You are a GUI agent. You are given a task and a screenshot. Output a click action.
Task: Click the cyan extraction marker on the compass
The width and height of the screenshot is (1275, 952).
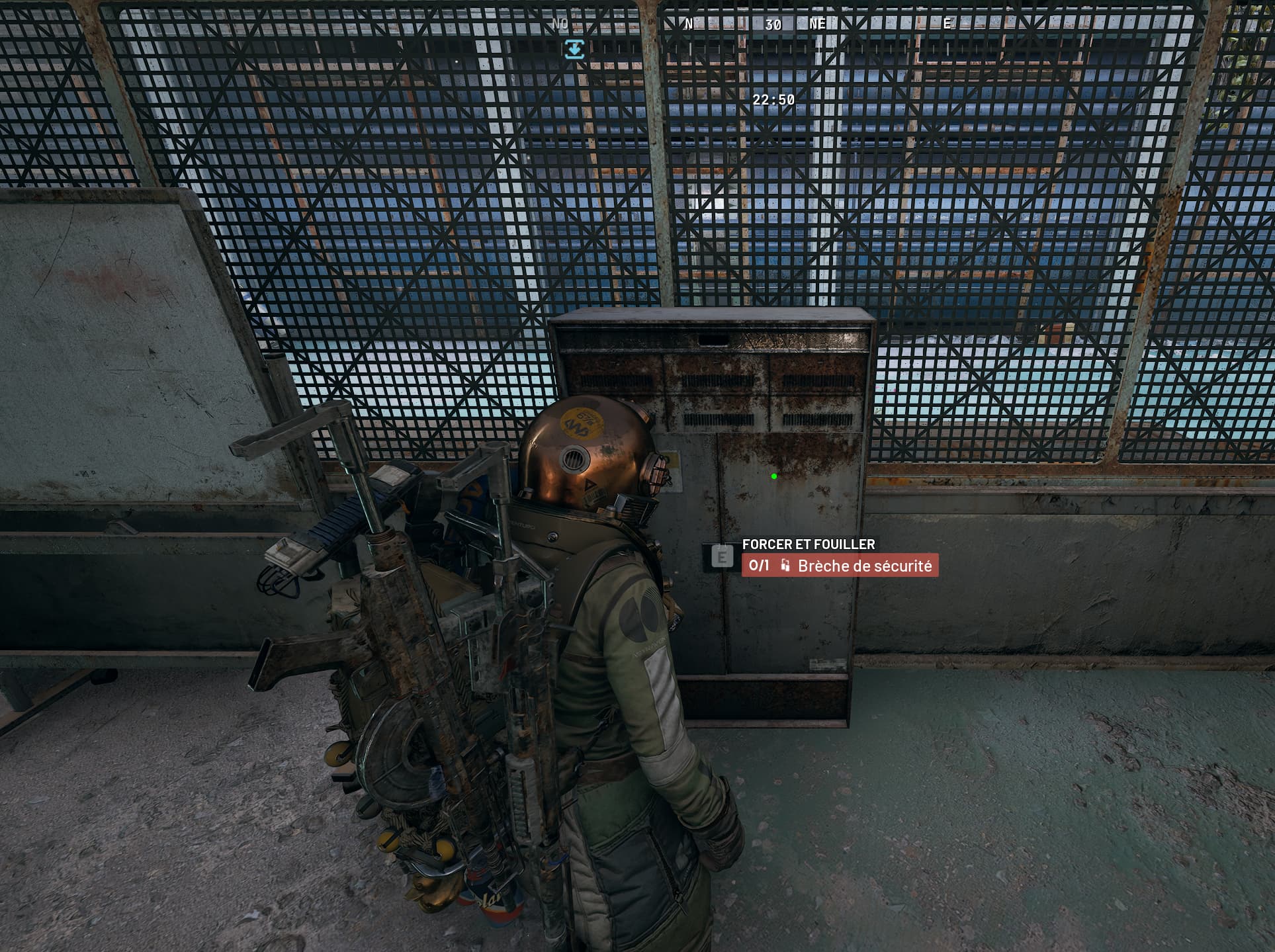tap(574, 49)
